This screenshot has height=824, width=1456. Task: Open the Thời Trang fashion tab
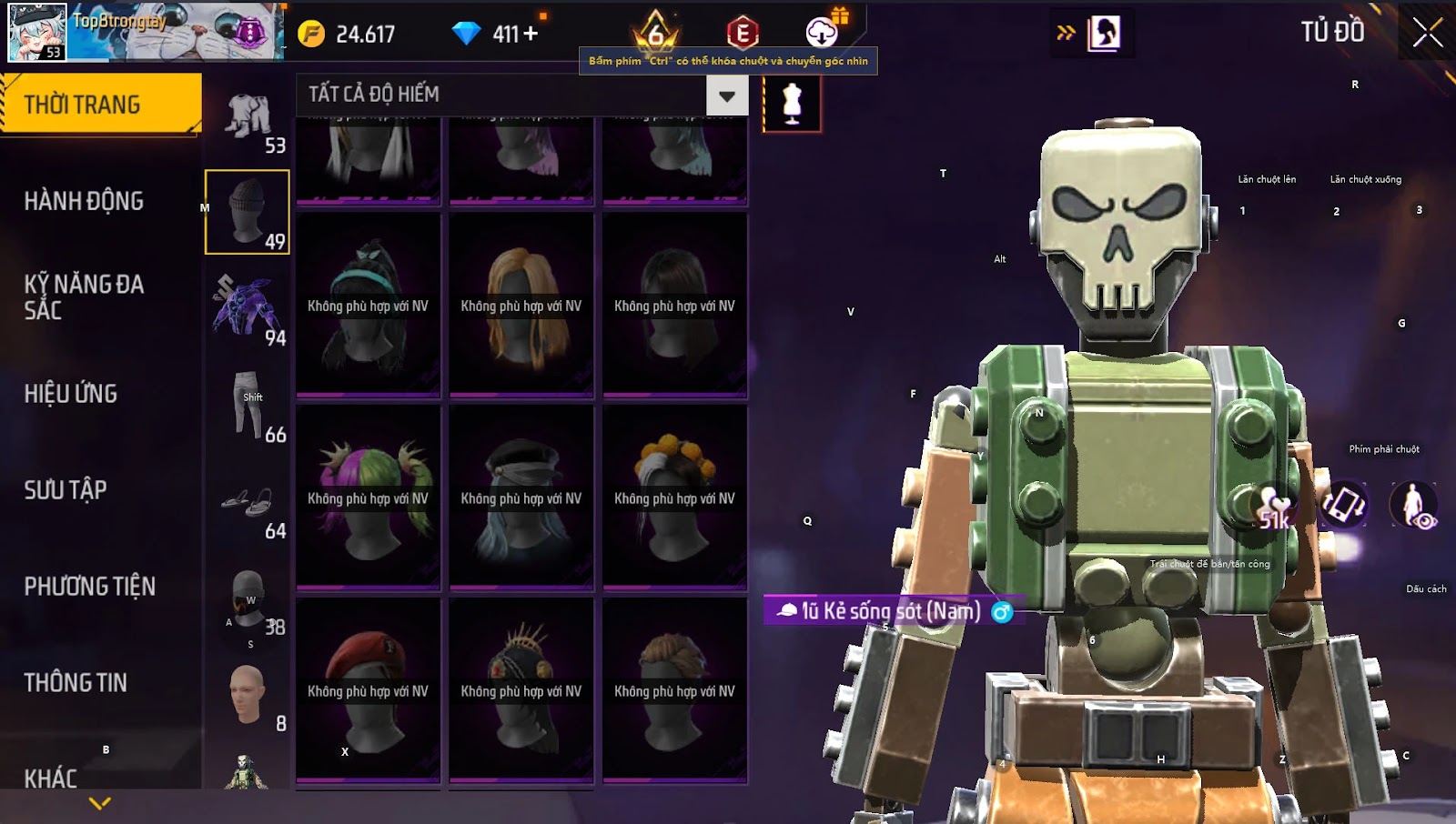100,105
